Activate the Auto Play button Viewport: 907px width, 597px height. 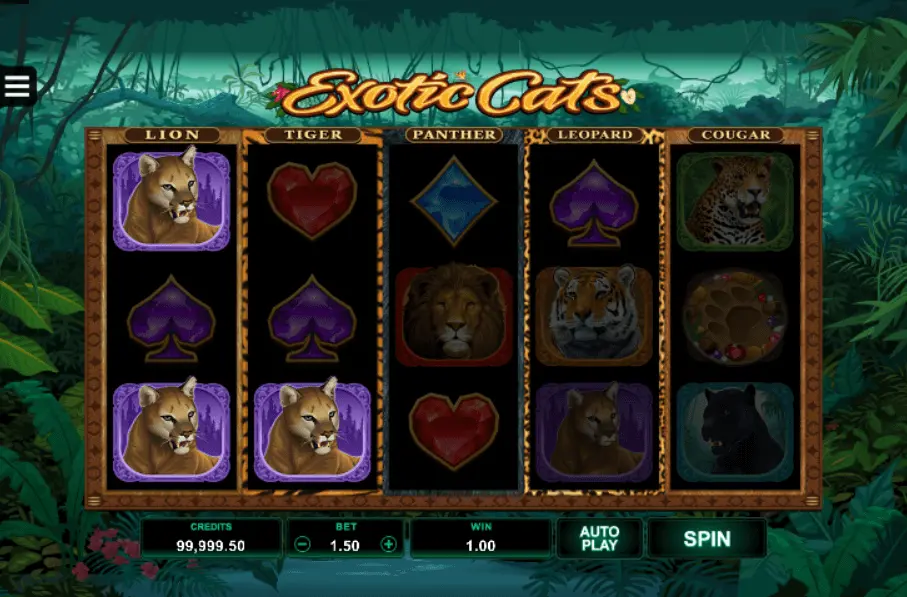pos(599,538)
